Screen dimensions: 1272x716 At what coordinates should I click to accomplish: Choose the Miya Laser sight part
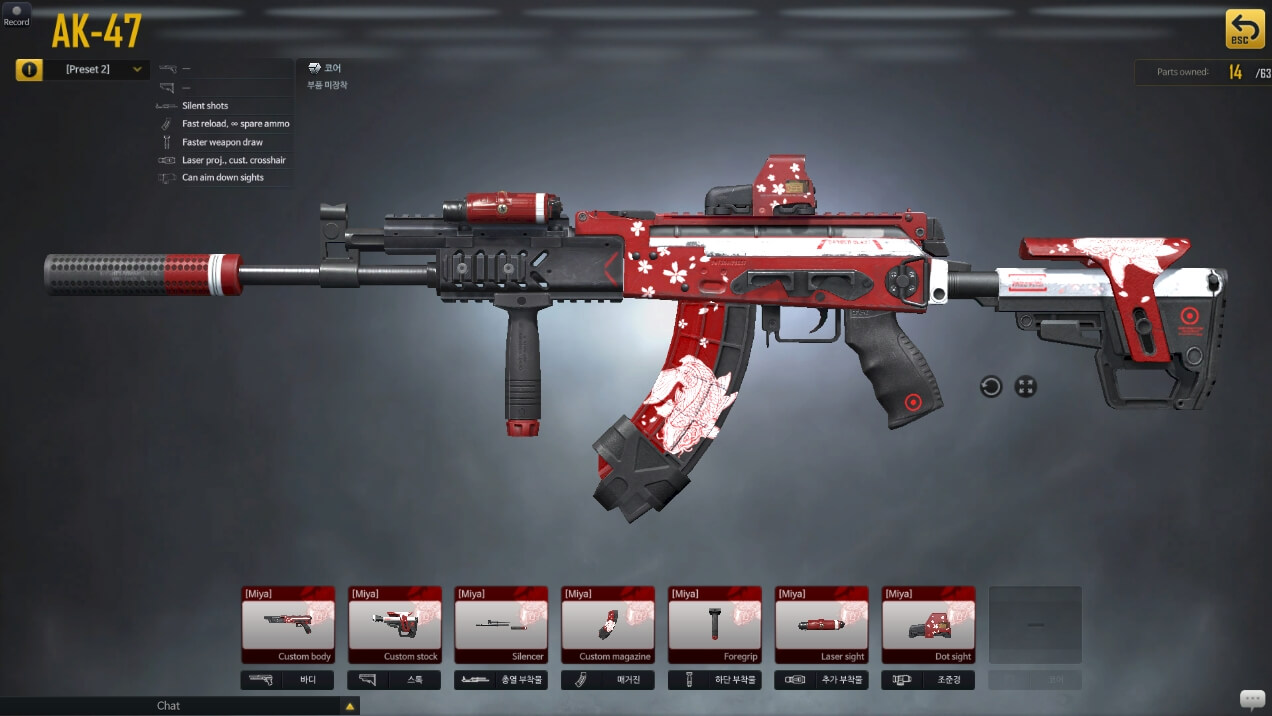point(822,624)
